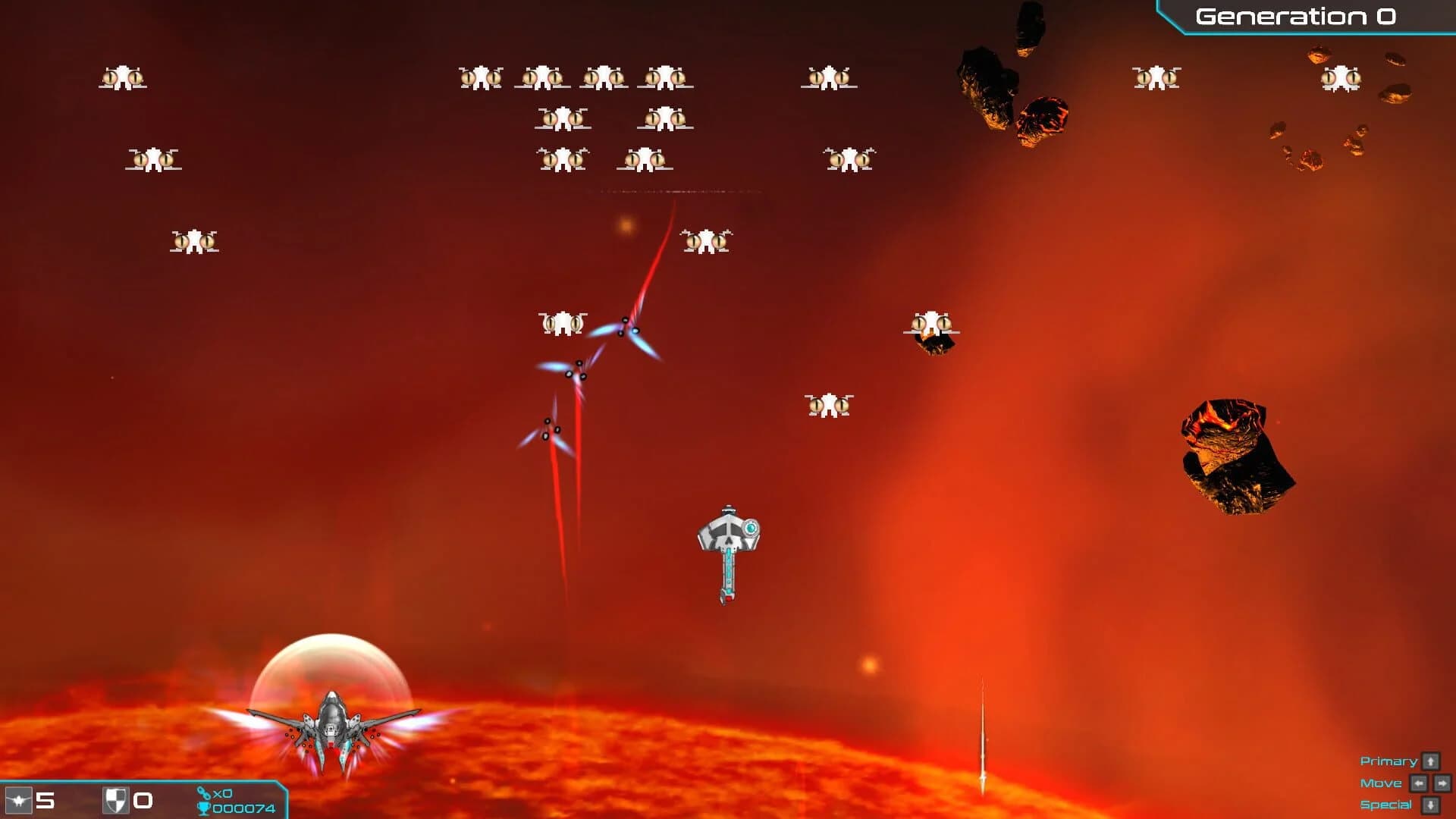Click the left-arrow key icon beside Move
Viewport: 1456px width, 819px height.
click(1418, 781)
